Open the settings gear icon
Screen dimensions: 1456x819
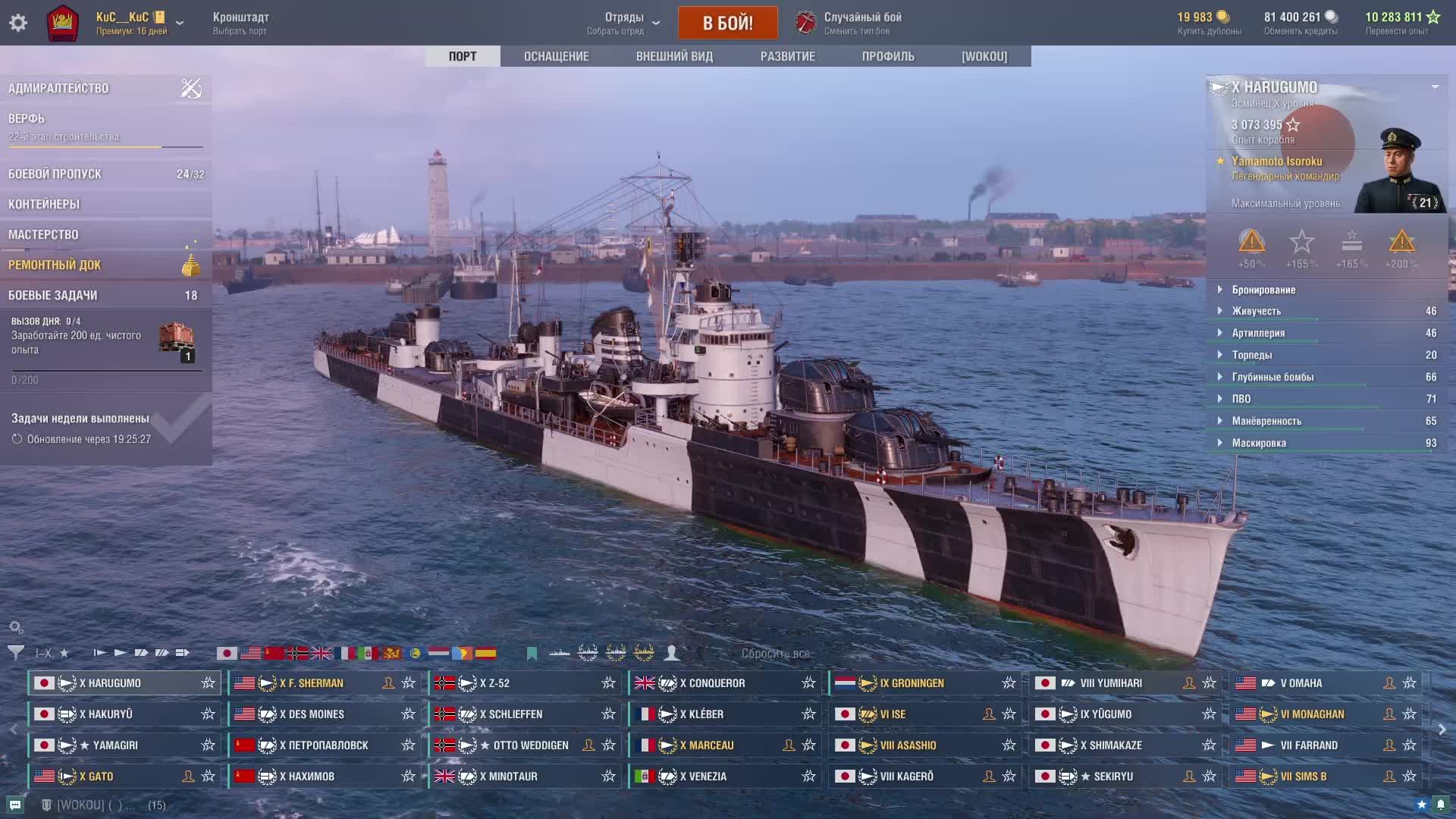pyautogui.click(x=18, y=23)
